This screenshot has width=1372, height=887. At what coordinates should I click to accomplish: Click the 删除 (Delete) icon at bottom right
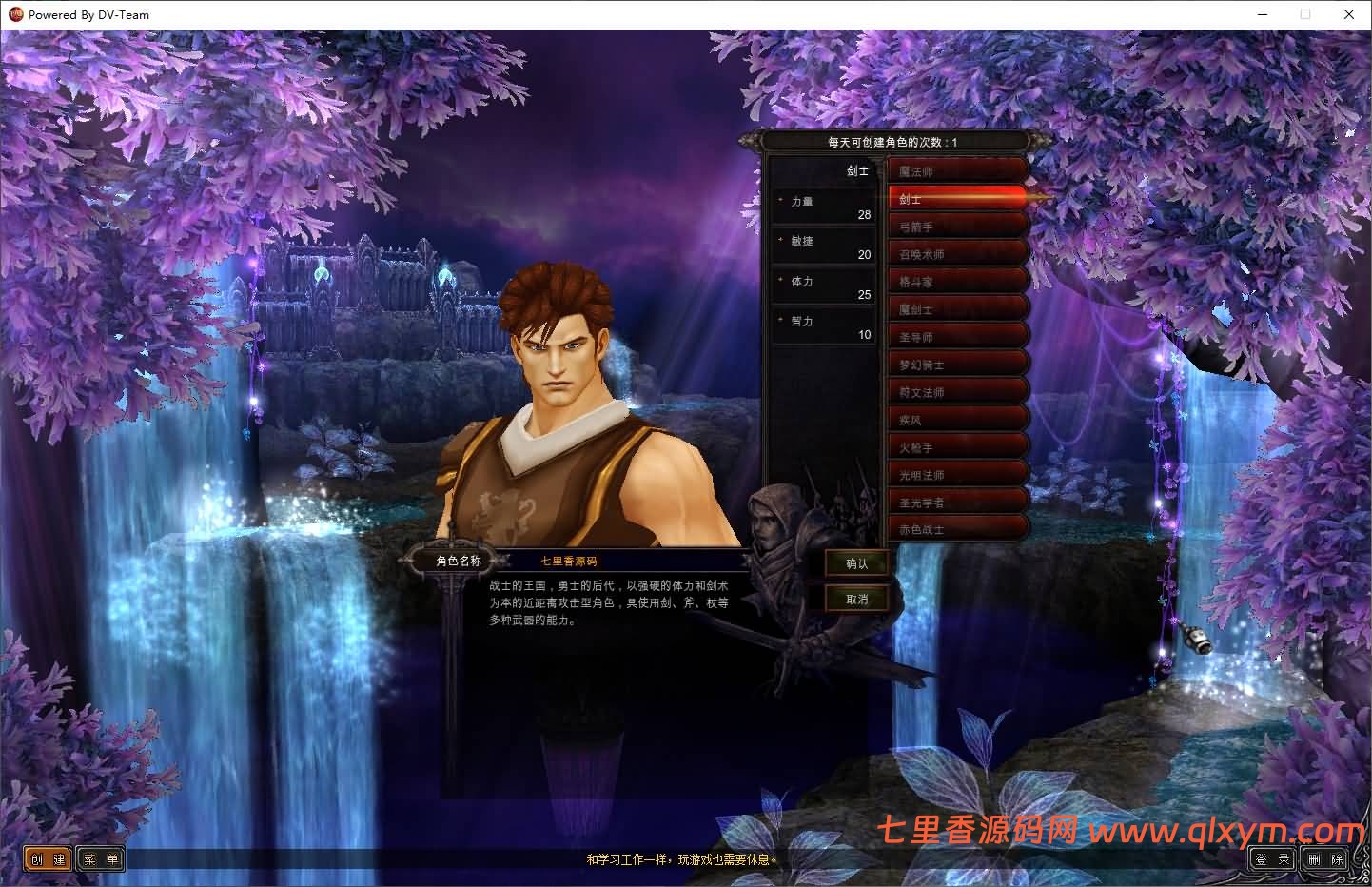point(1324,858)
